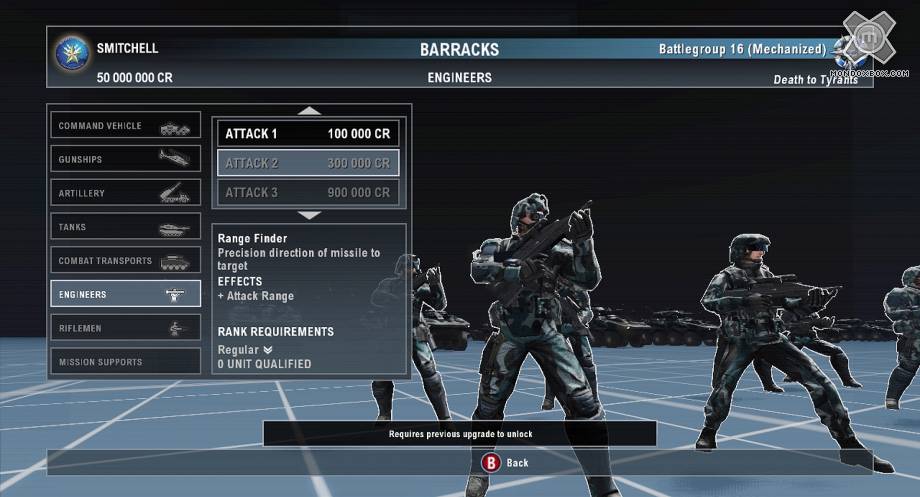920x497 pixels.
Task: Switch to the Artillery category
Action: tap(126, 193)
